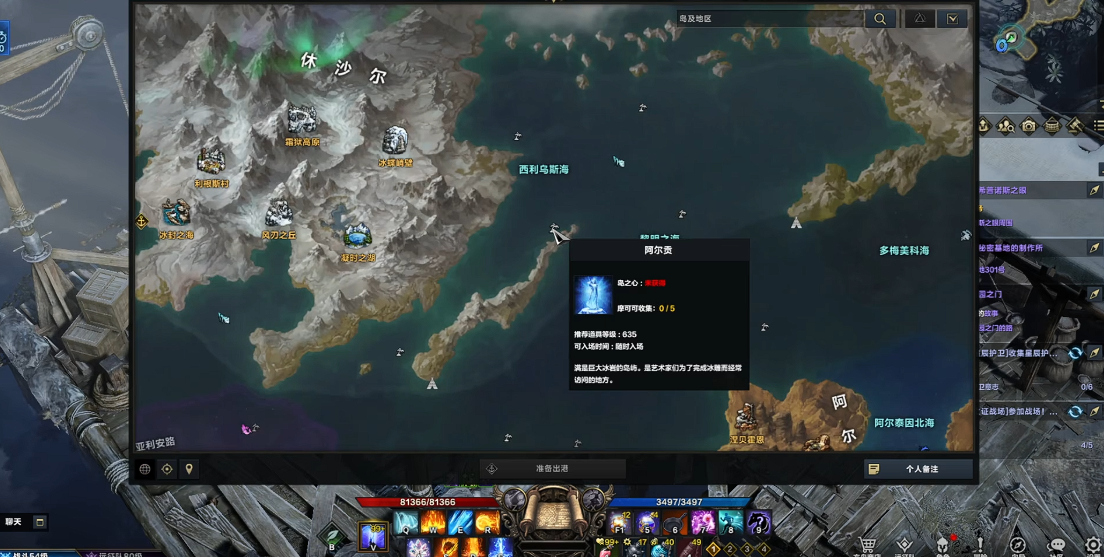Image resolution: width=1104 pixels, height=557 pixels.
Task: Select the 利维斯村 map location
Action: pos(211,162)
